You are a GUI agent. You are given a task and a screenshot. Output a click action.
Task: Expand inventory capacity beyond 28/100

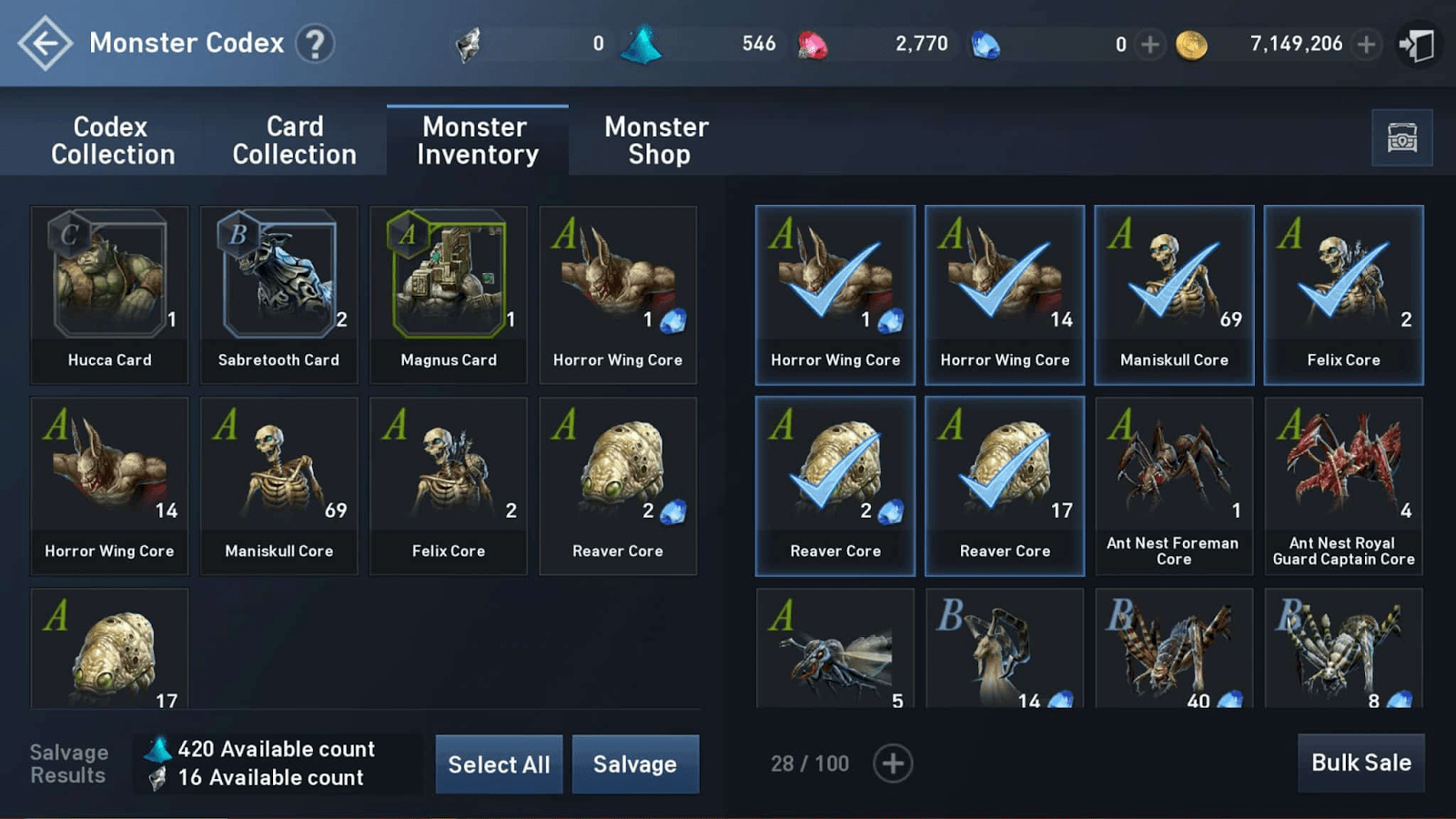893,763
